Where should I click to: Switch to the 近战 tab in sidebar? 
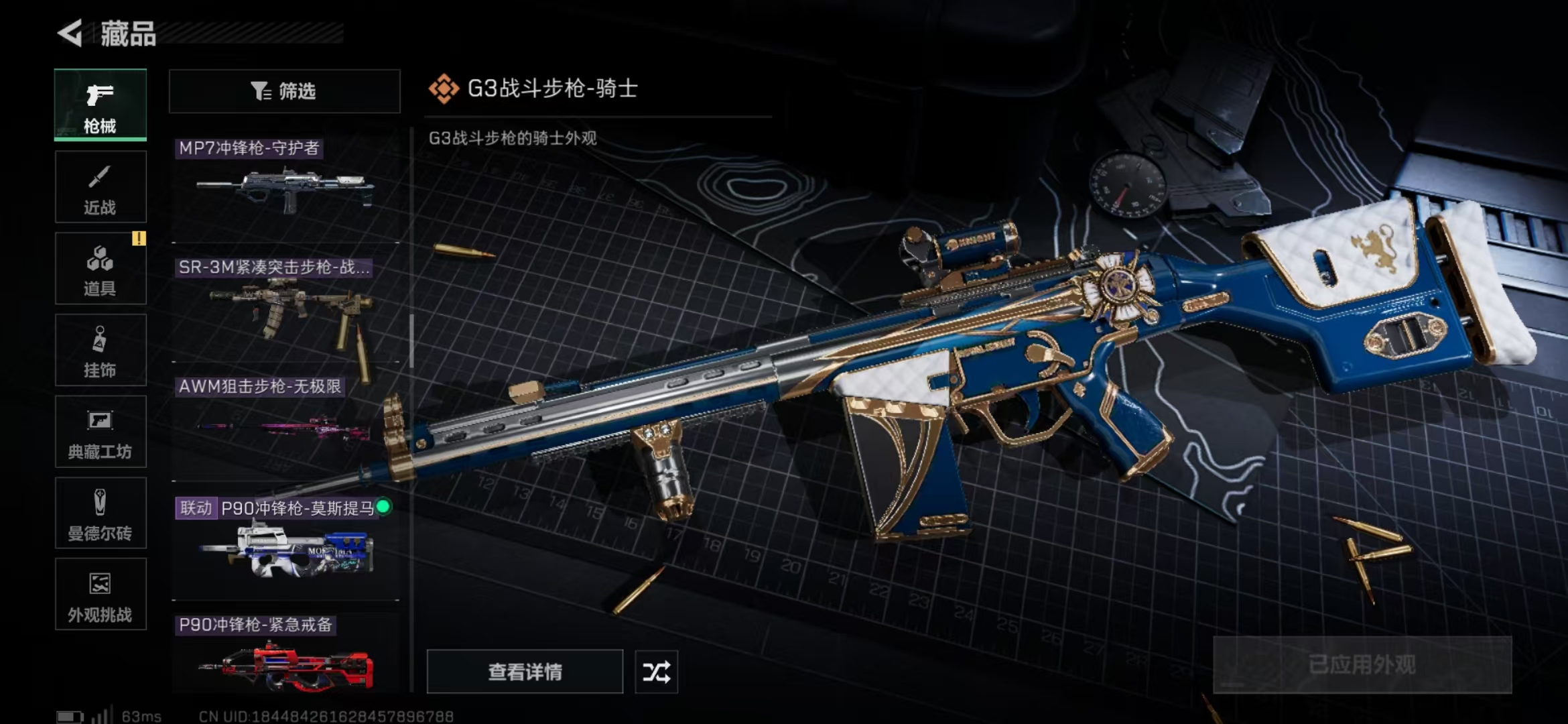pos(99,186)
